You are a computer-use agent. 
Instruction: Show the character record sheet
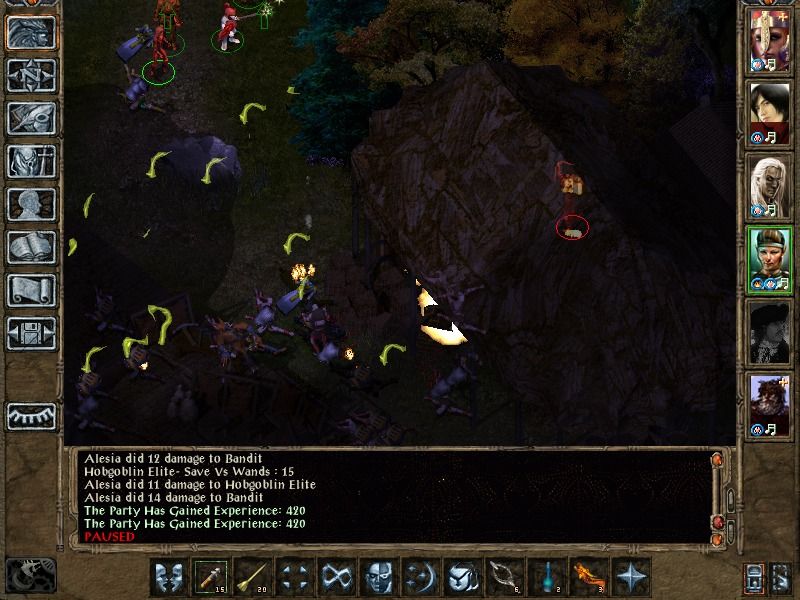(x=31, y=204)
